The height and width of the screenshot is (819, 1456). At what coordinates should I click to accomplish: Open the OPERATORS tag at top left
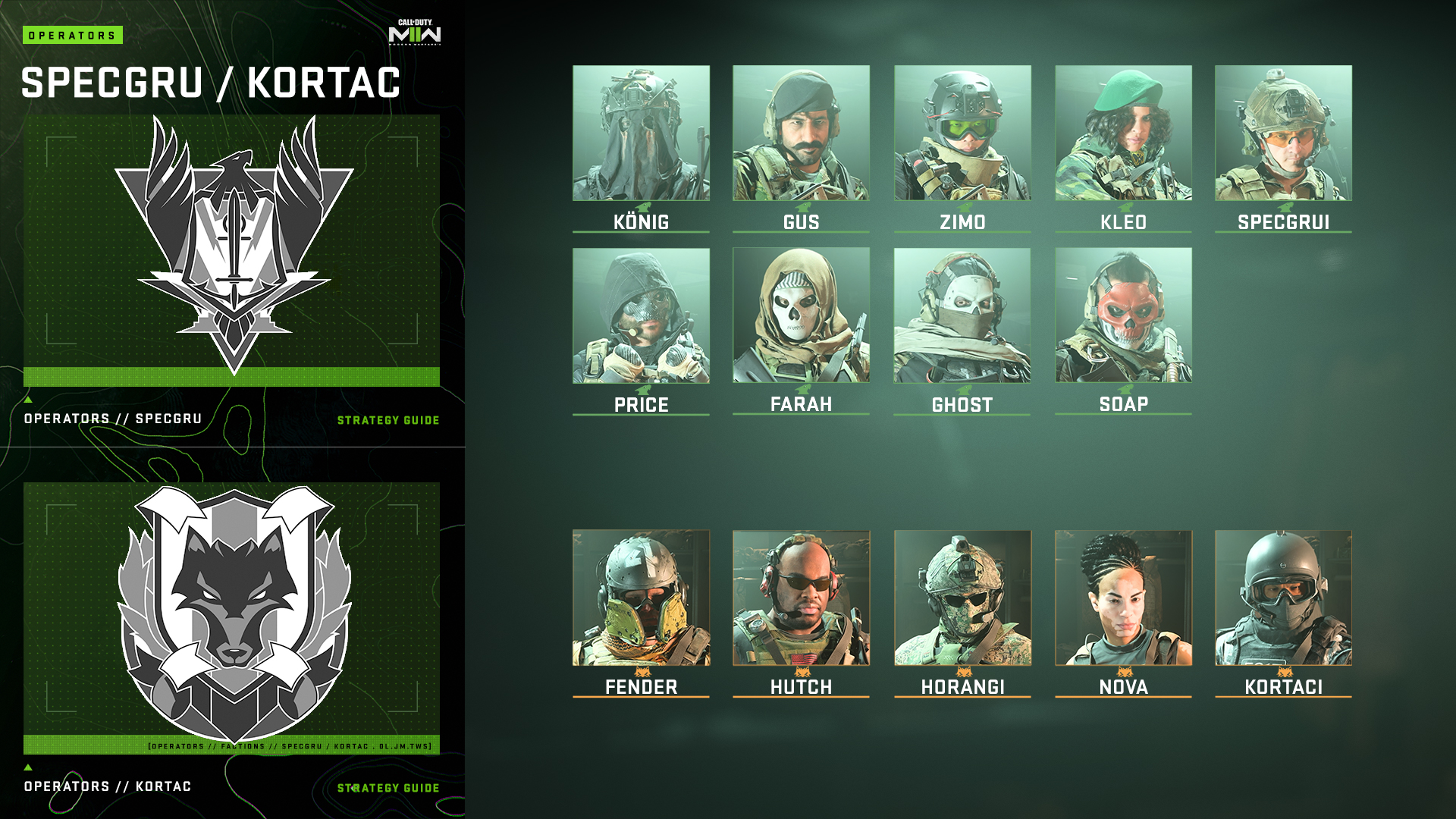74,33
